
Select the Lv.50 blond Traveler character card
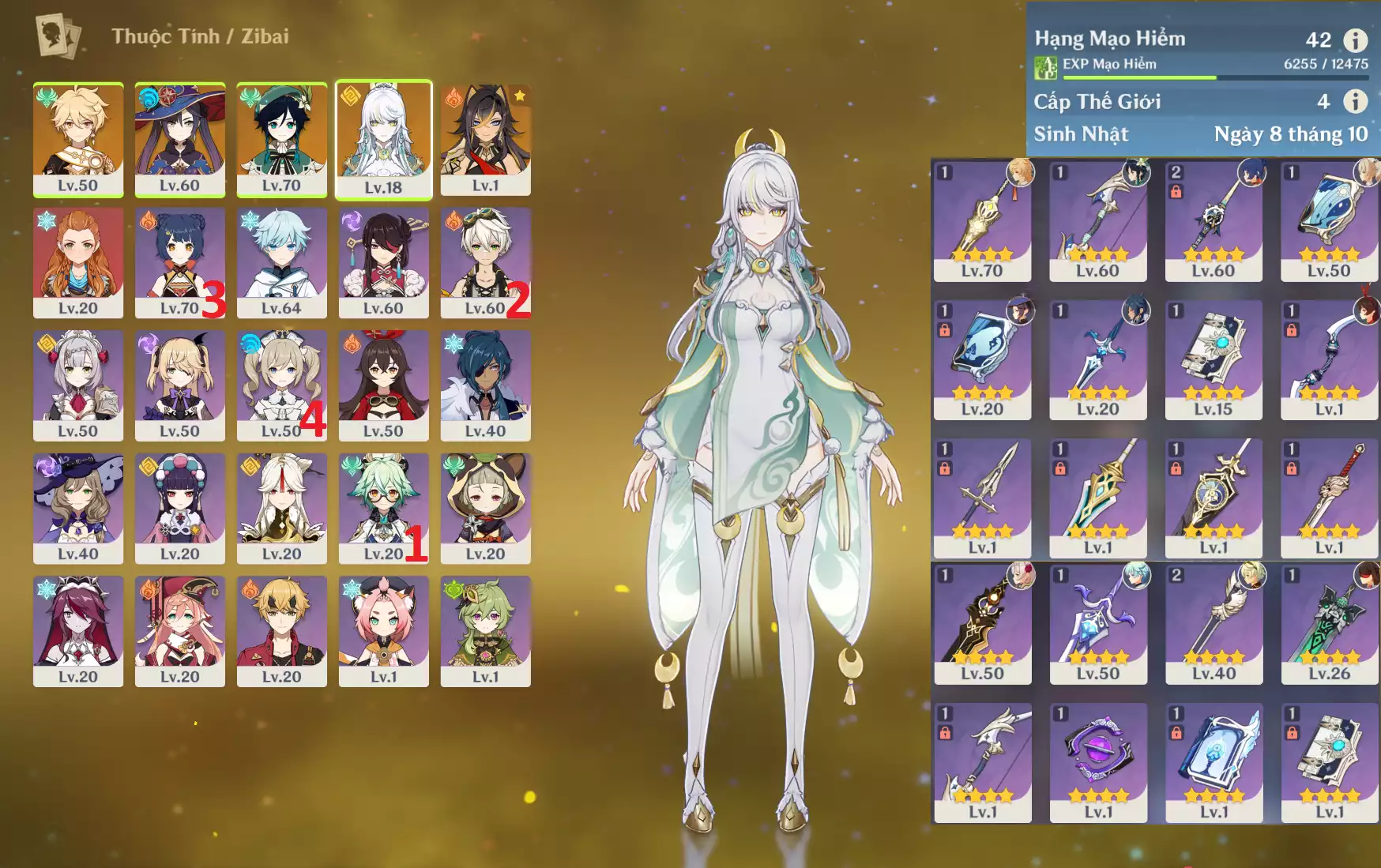click(78, 139)
